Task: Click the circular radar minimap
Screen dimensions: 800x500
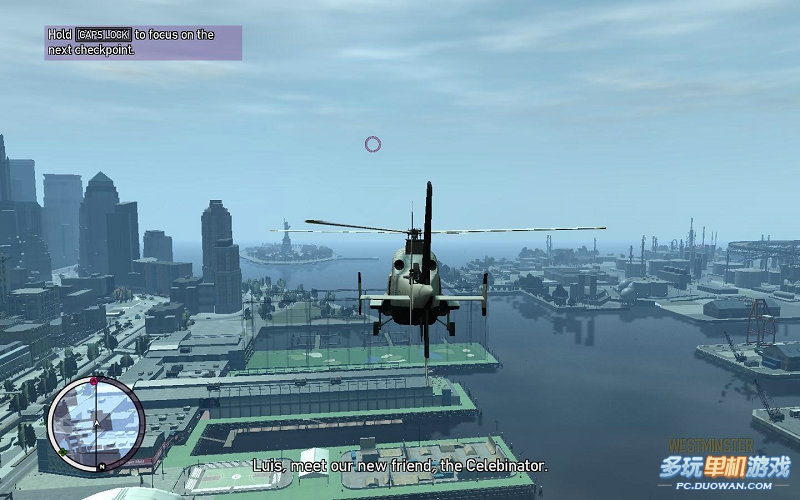Action: [x=96, y=423]
